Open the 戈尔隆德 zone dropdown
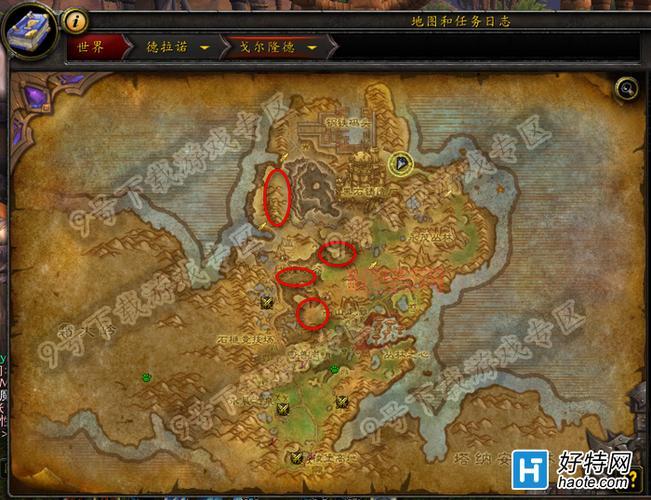 [314, 46]
